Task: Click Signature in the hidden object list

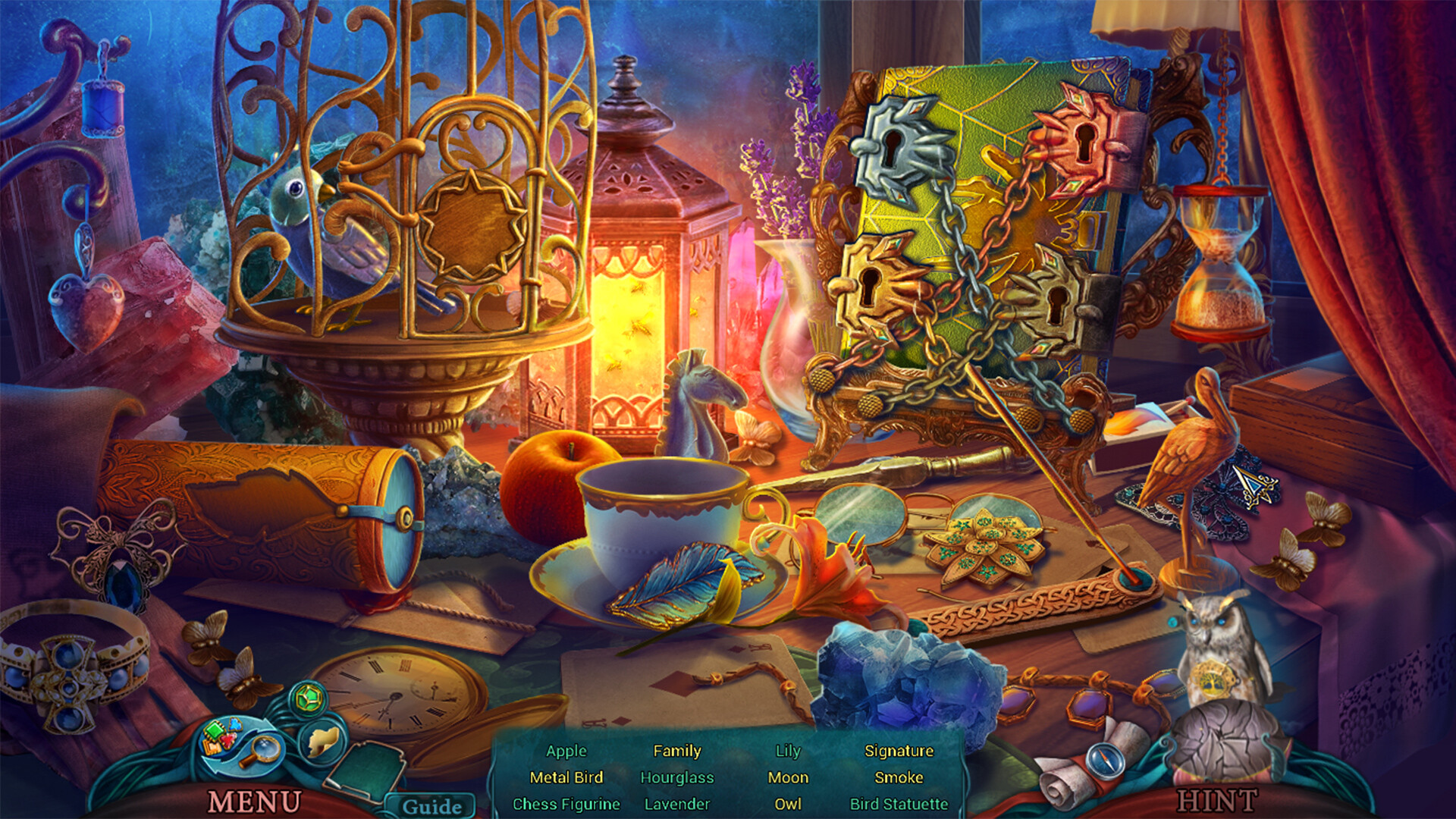Action: (x=899, y=752)
